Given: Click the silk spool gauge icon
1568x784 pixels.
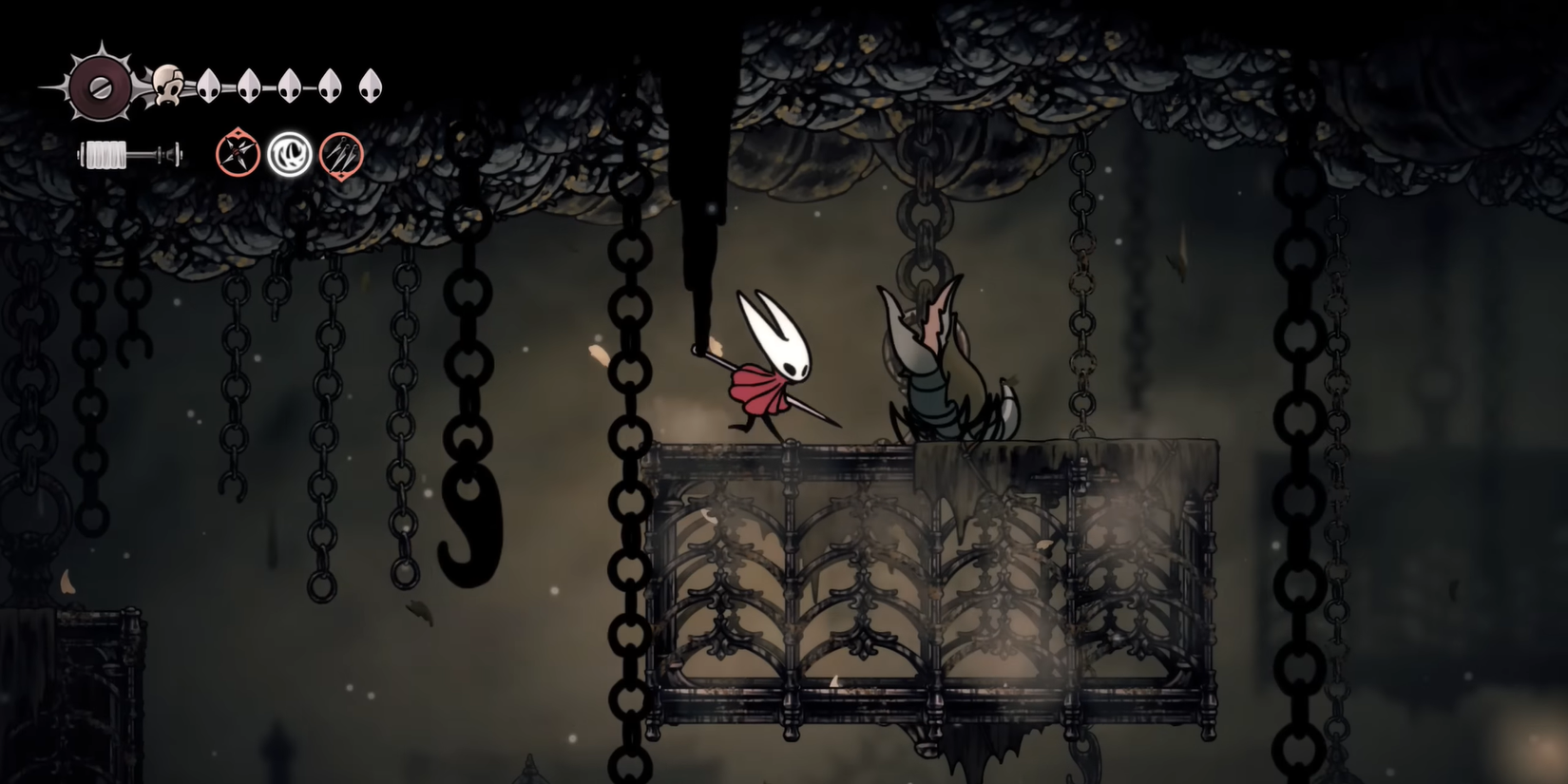Looking at the screenshot, I should [x=105, y=152].
